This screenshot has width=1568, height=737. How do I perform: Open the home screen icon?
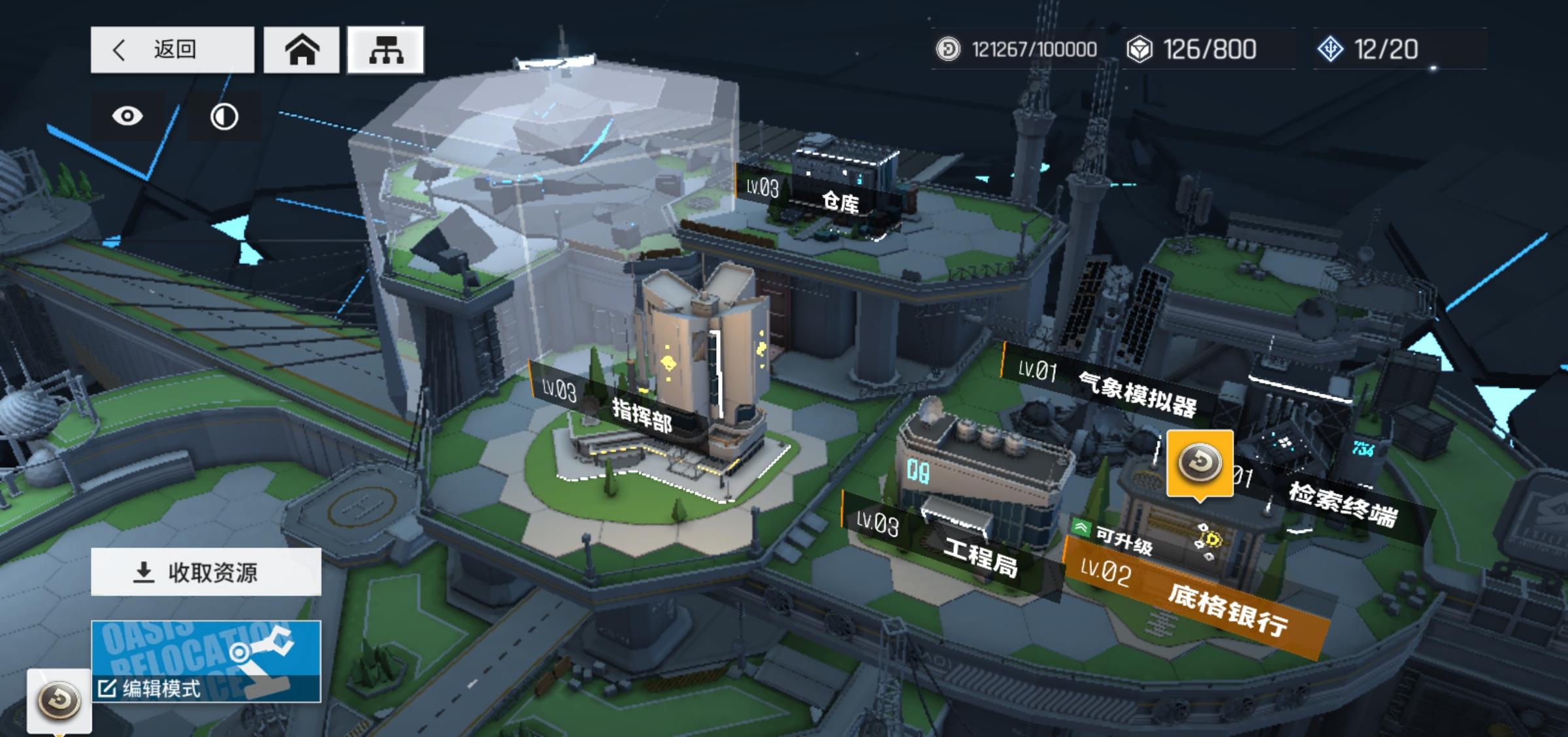point(301,50)
